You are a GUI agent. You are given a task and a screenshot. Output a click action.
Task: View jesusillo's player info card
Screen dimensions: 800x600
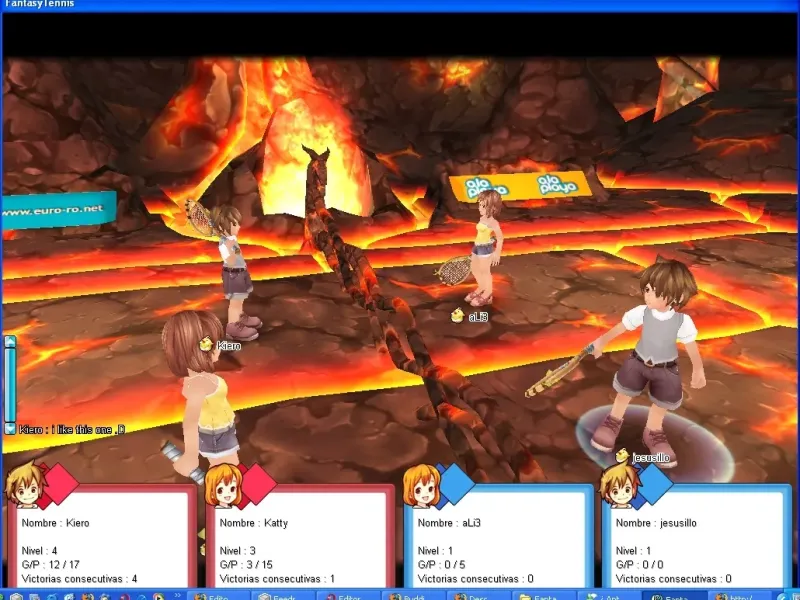(x=696, y=538)
